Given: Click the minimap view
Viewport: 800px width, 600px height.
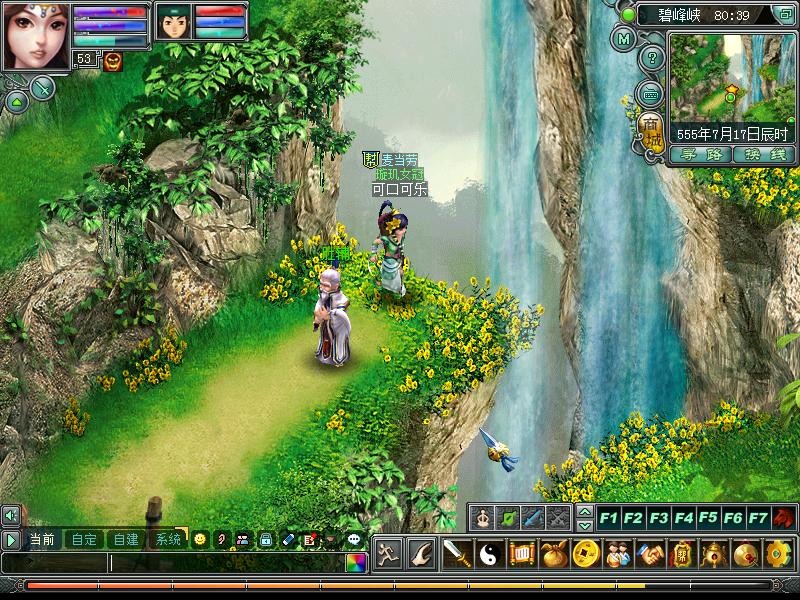Looking at the screenshot, I should click(x=730, y=75).
